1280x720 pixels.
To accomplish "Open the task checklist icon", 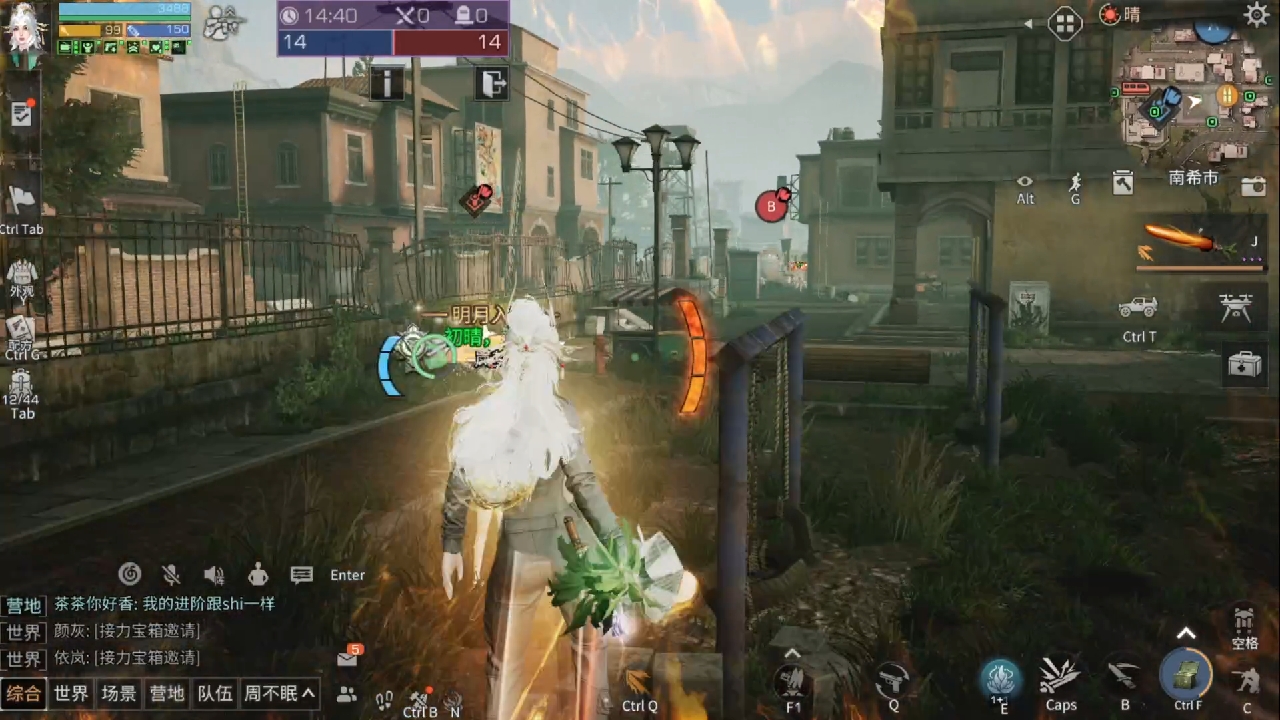I will 21,114.
